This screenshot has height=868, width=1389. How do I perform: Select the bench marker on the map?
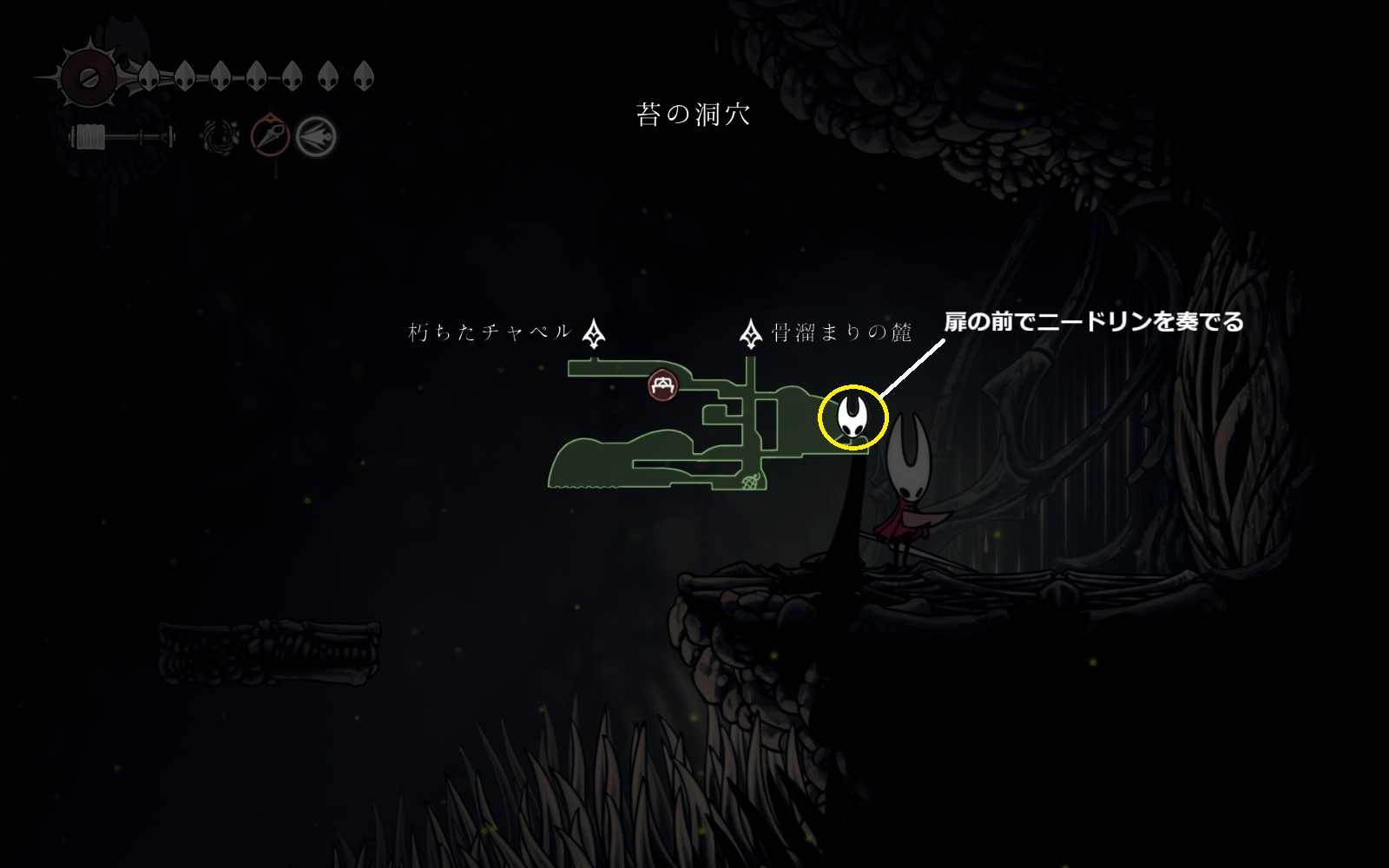coord(662,385)
